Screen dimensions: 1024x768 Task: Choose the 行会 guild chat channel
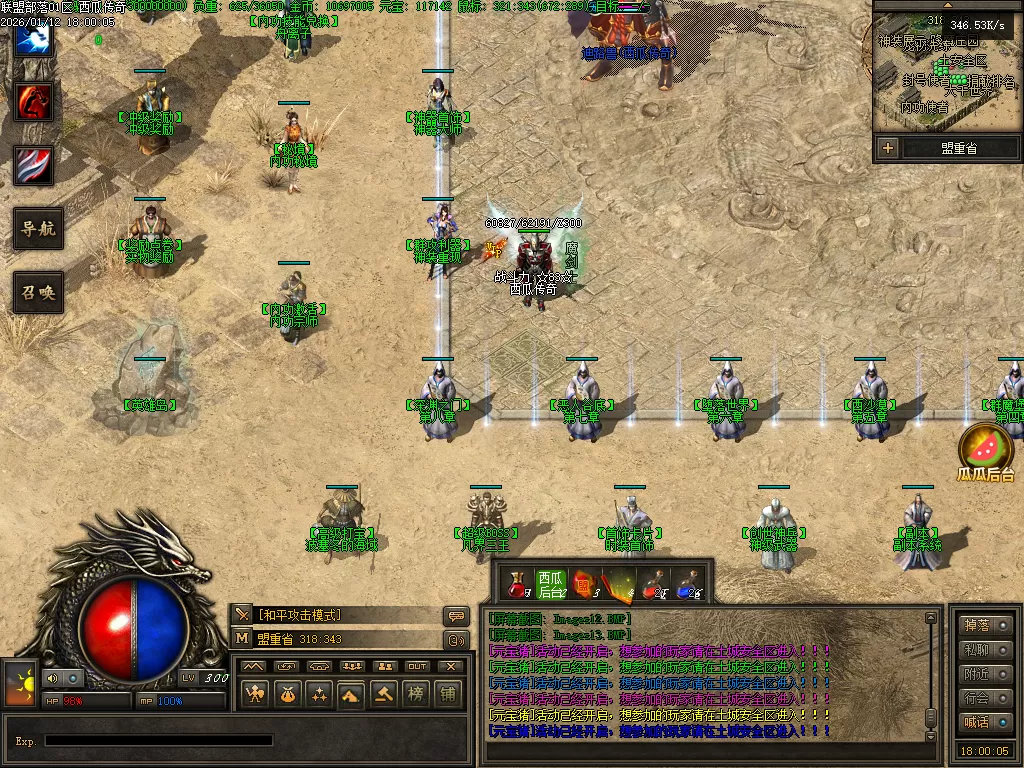point(984,698)
